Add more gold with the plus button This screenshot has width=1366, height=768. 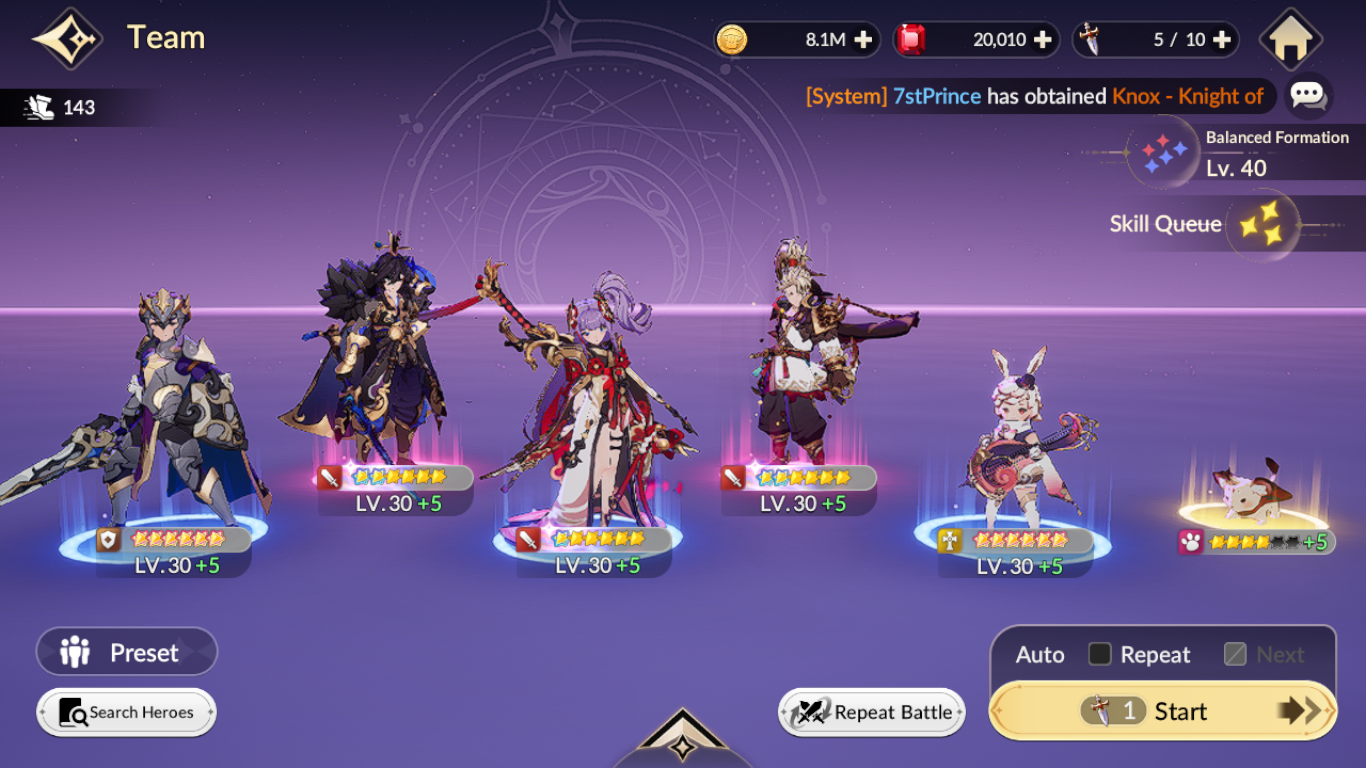click(x=863, y=40)
